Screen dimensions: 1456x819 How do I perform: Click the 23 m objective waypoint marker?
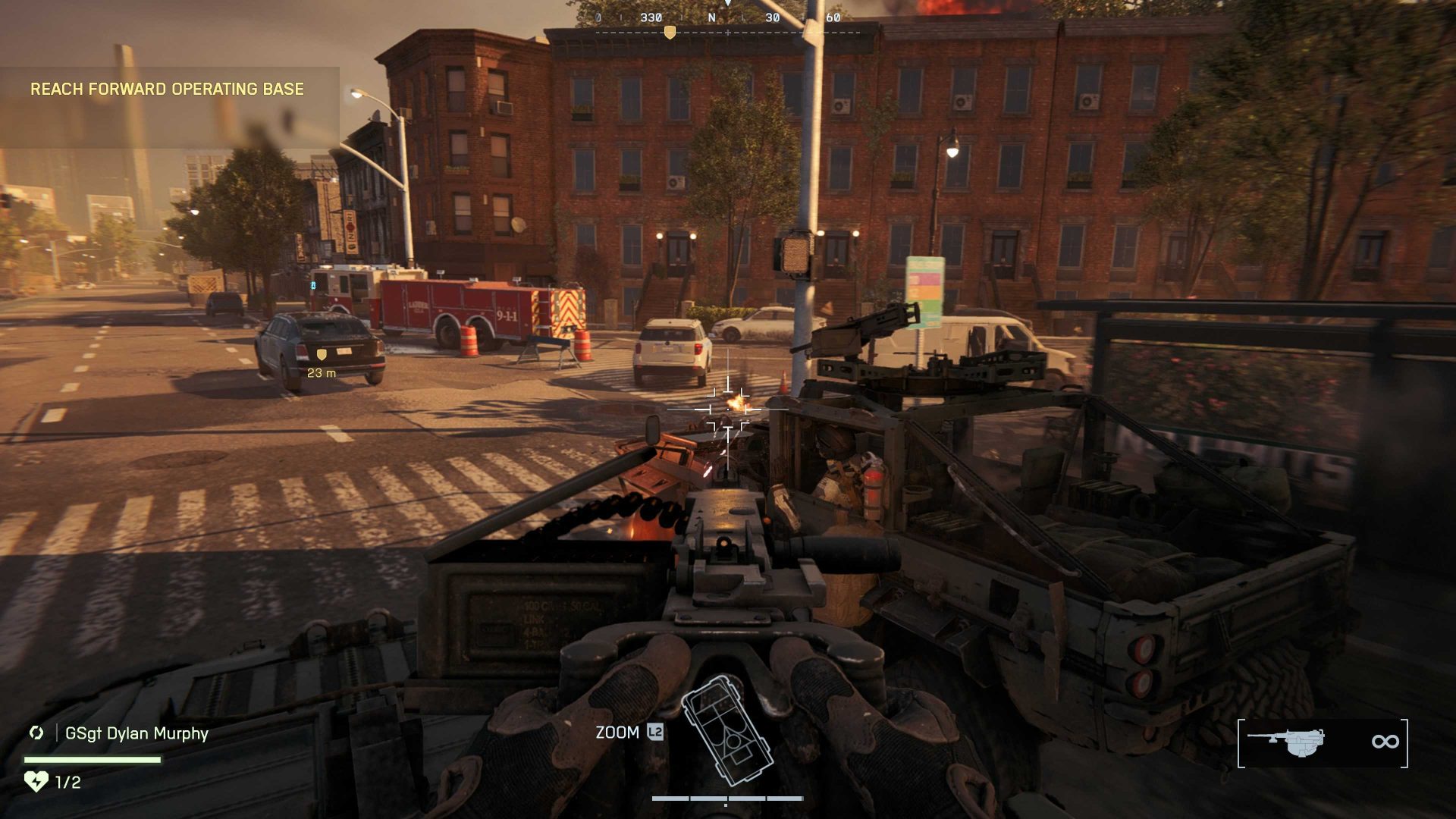pyautogui.click(x=322, y=354)
